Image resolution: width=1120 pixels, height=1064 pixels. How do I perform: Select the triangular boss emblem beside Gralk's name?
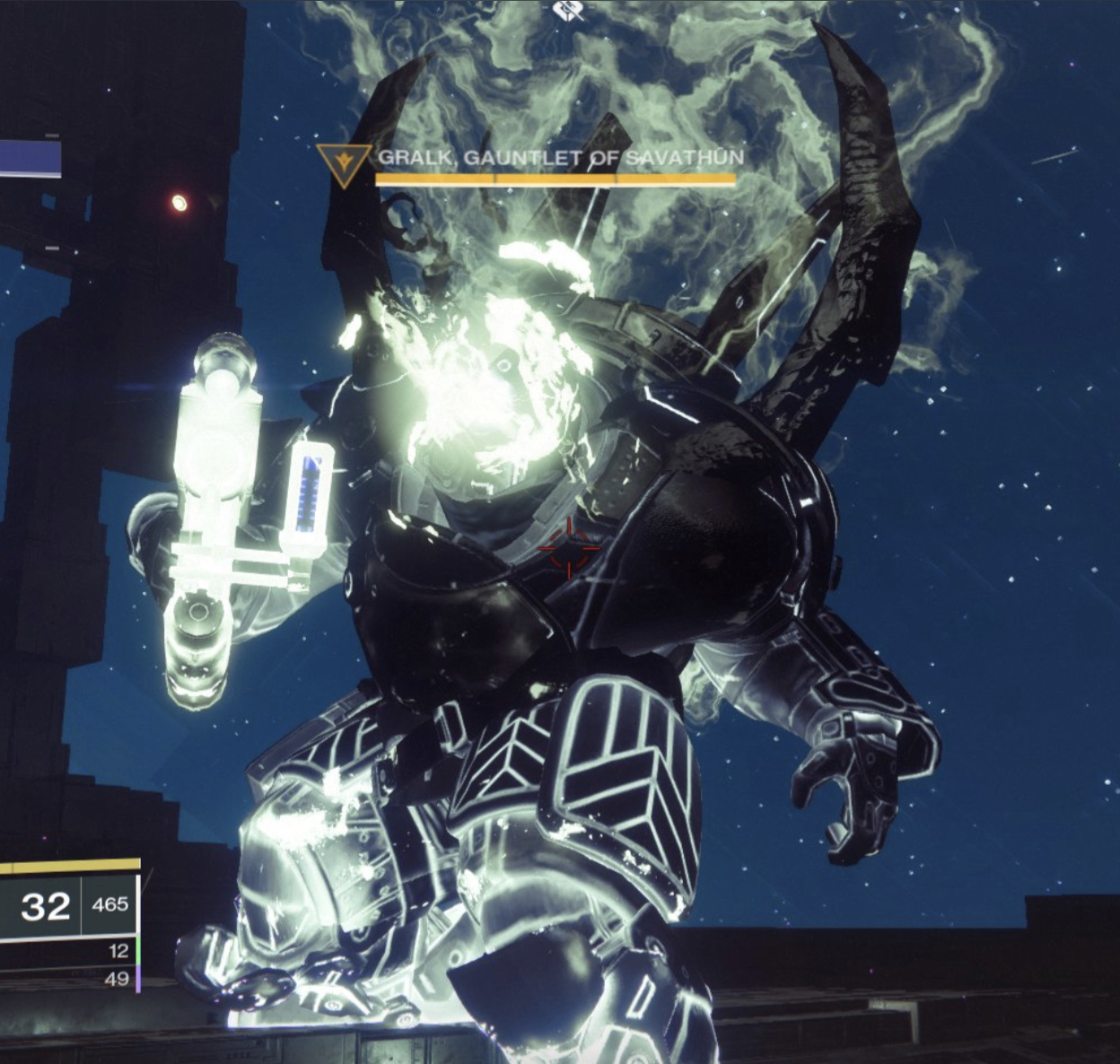(344, 163)
